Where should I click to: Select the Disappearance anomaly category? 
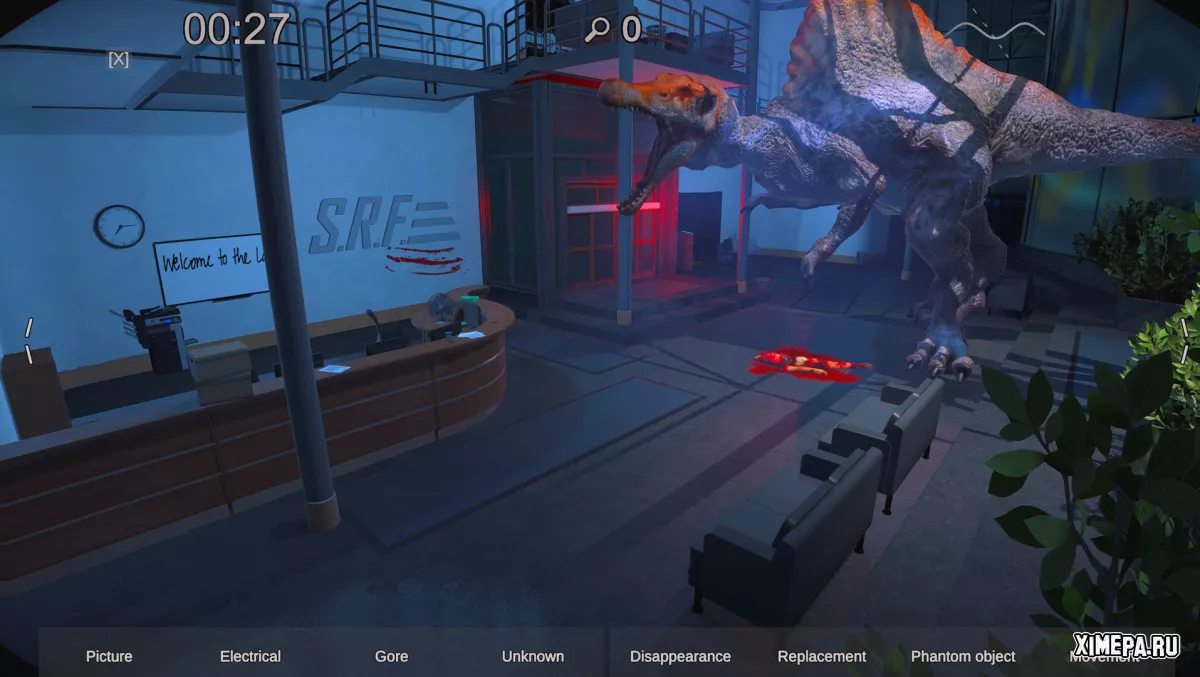(x=680, y=656)
